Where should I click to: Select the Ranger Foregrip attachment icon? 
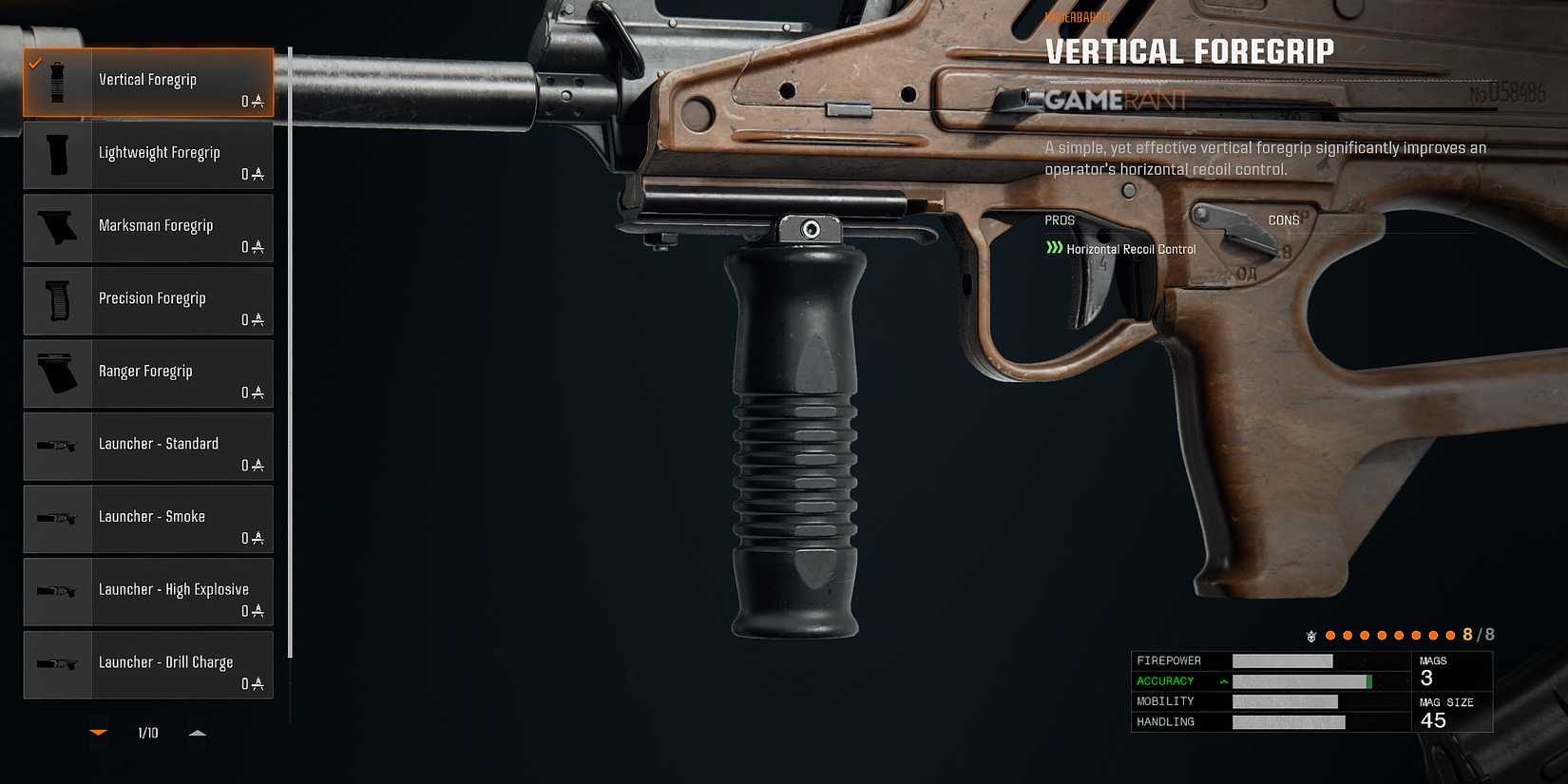click(57, 373)
